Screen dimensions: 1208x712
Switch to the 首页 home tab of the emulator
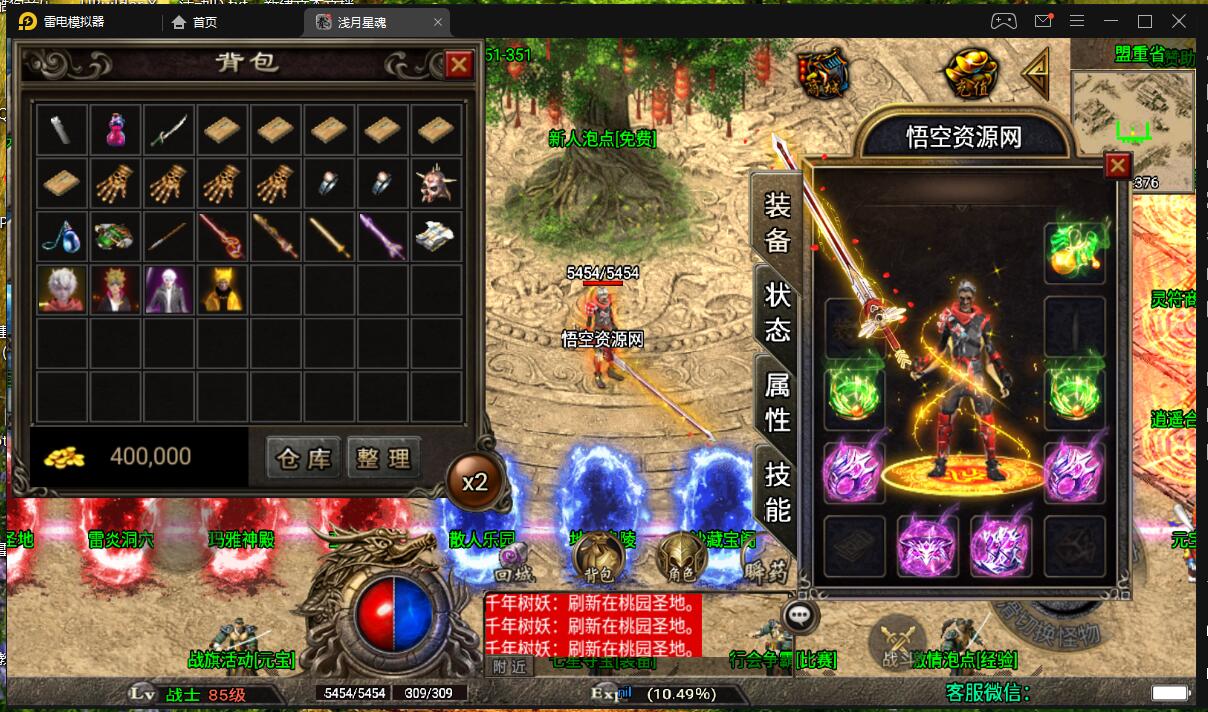pos(195,21)
